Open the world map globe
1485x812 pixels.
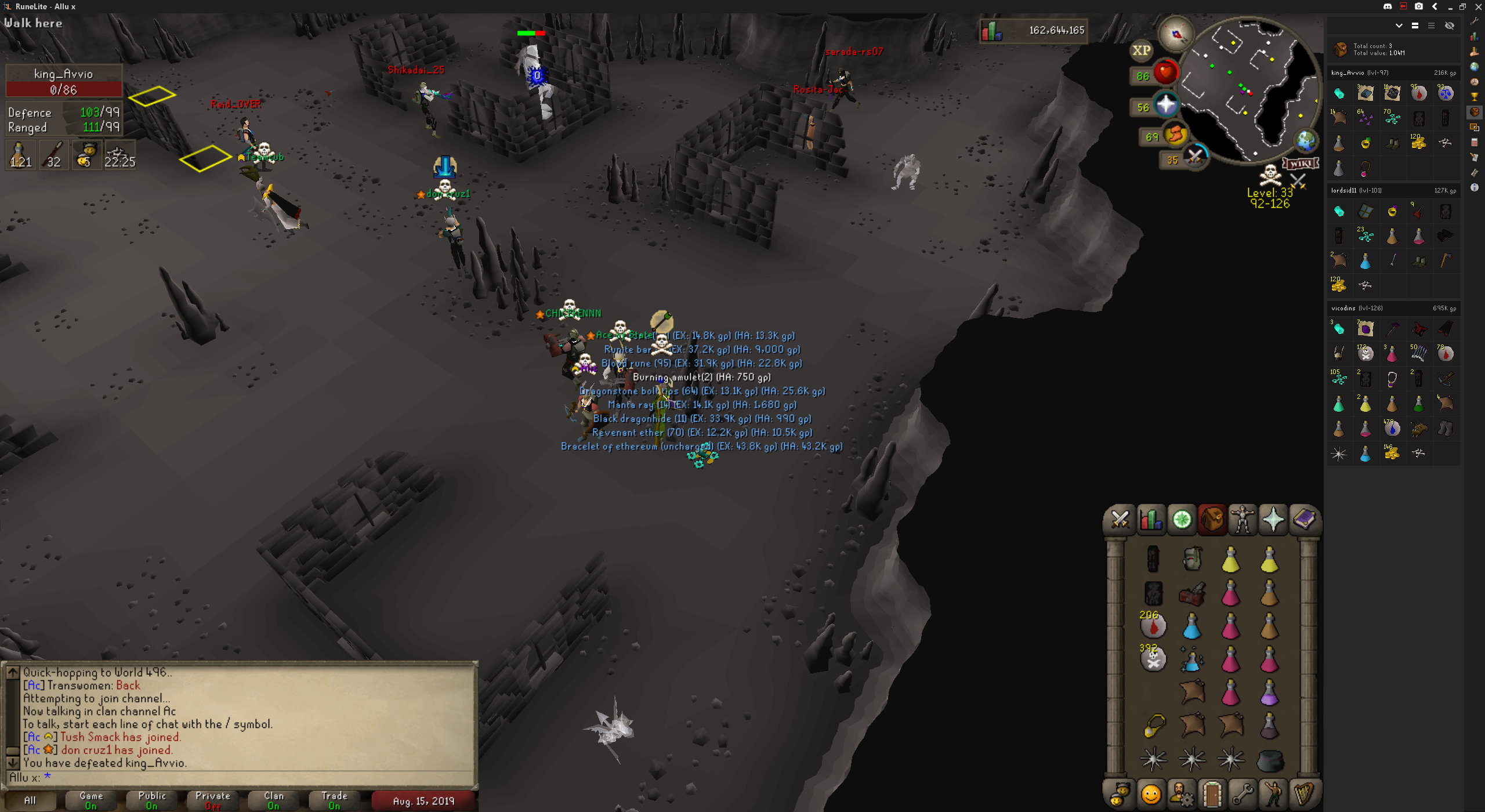tap(1306, 140)
